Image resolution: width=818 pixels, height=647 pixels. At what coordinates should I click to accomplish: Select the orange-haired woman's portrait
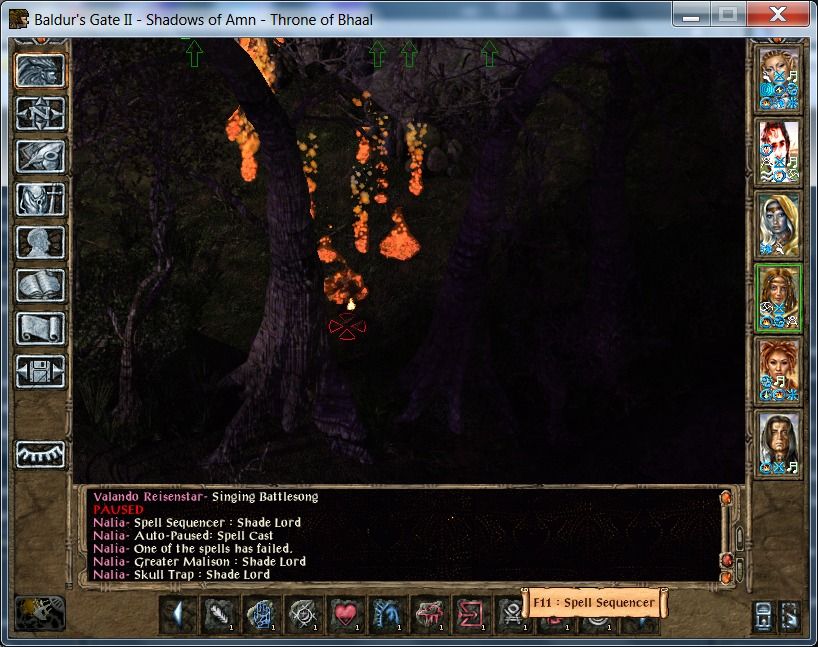click(778, 370)
